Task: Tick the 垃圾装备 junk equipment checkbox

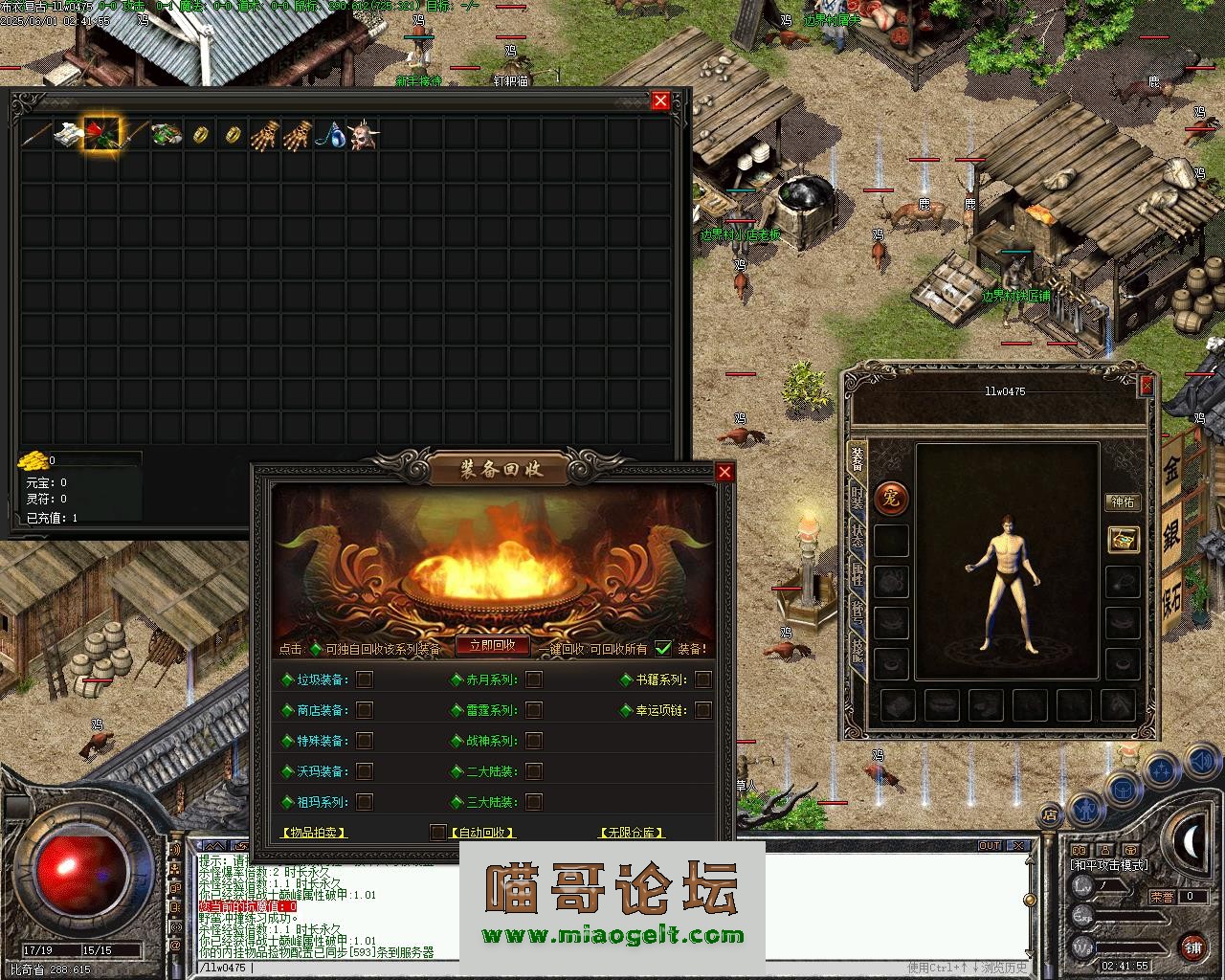Action: click(365, 679)
